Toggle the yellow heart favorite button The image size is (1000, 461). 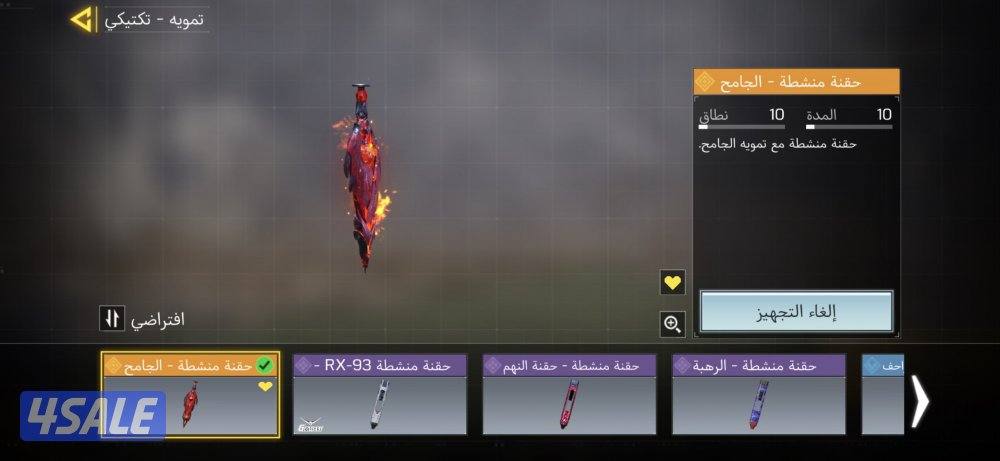[673, 283]
